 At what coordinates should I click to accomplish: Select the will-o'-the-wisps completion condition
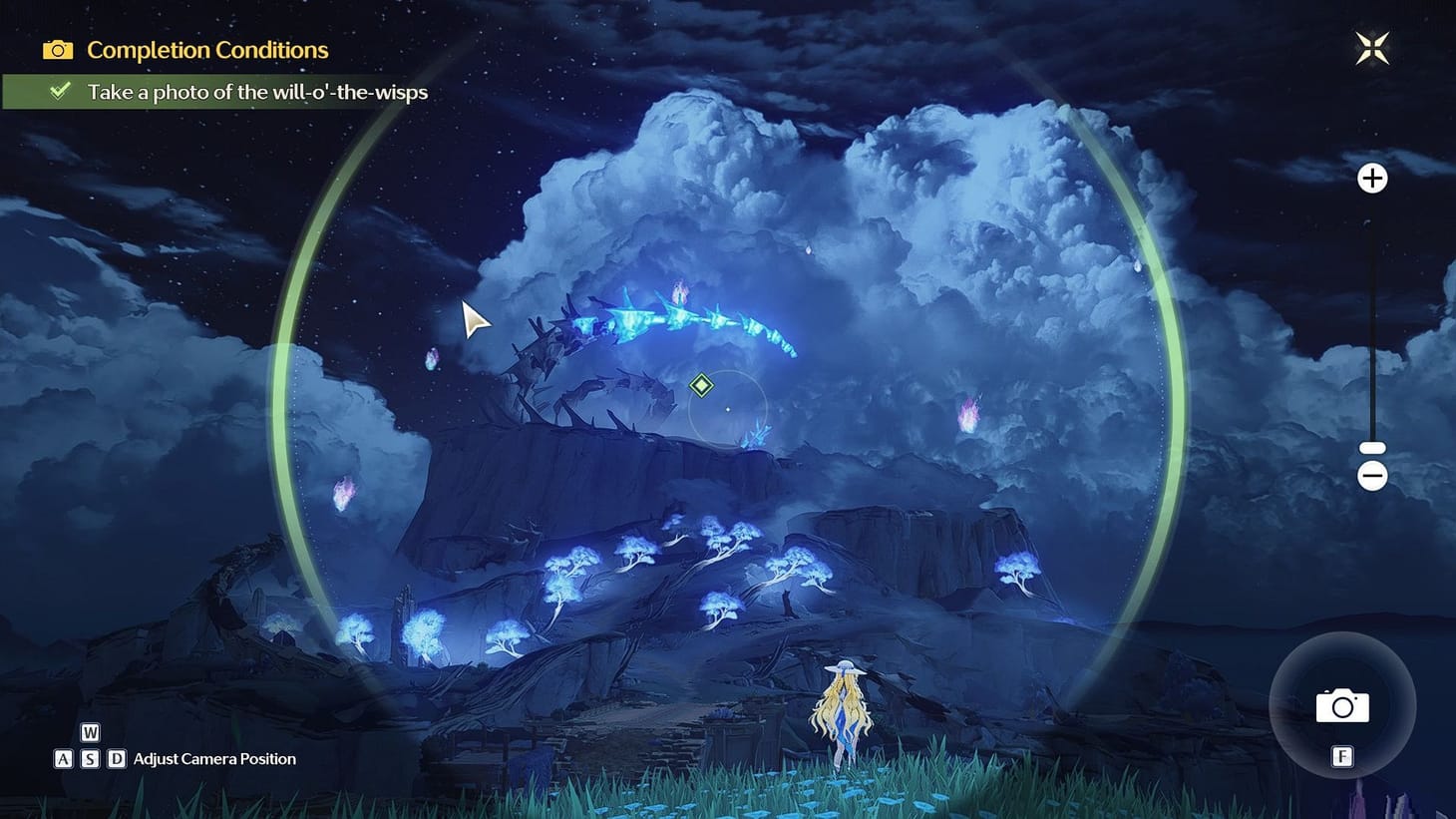[x=256, y=92]
